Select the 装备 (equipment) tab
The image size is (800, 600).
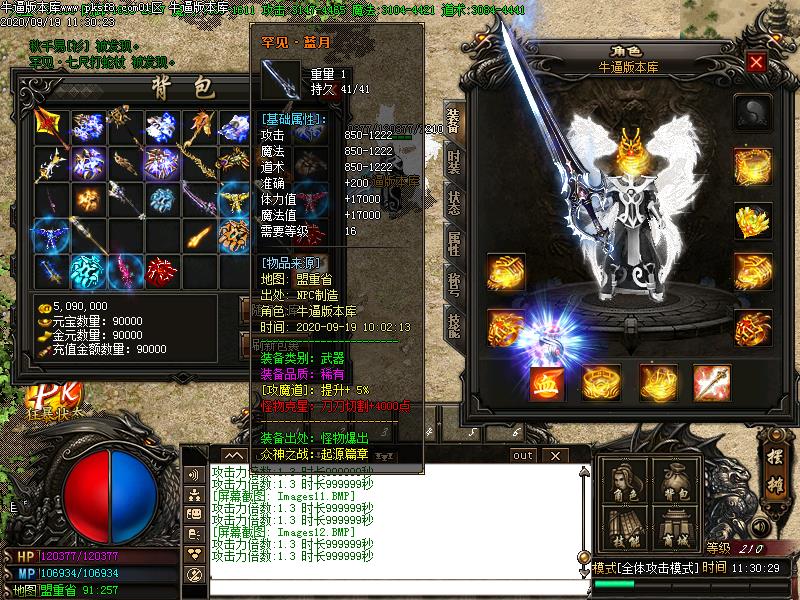coord(453,120)
